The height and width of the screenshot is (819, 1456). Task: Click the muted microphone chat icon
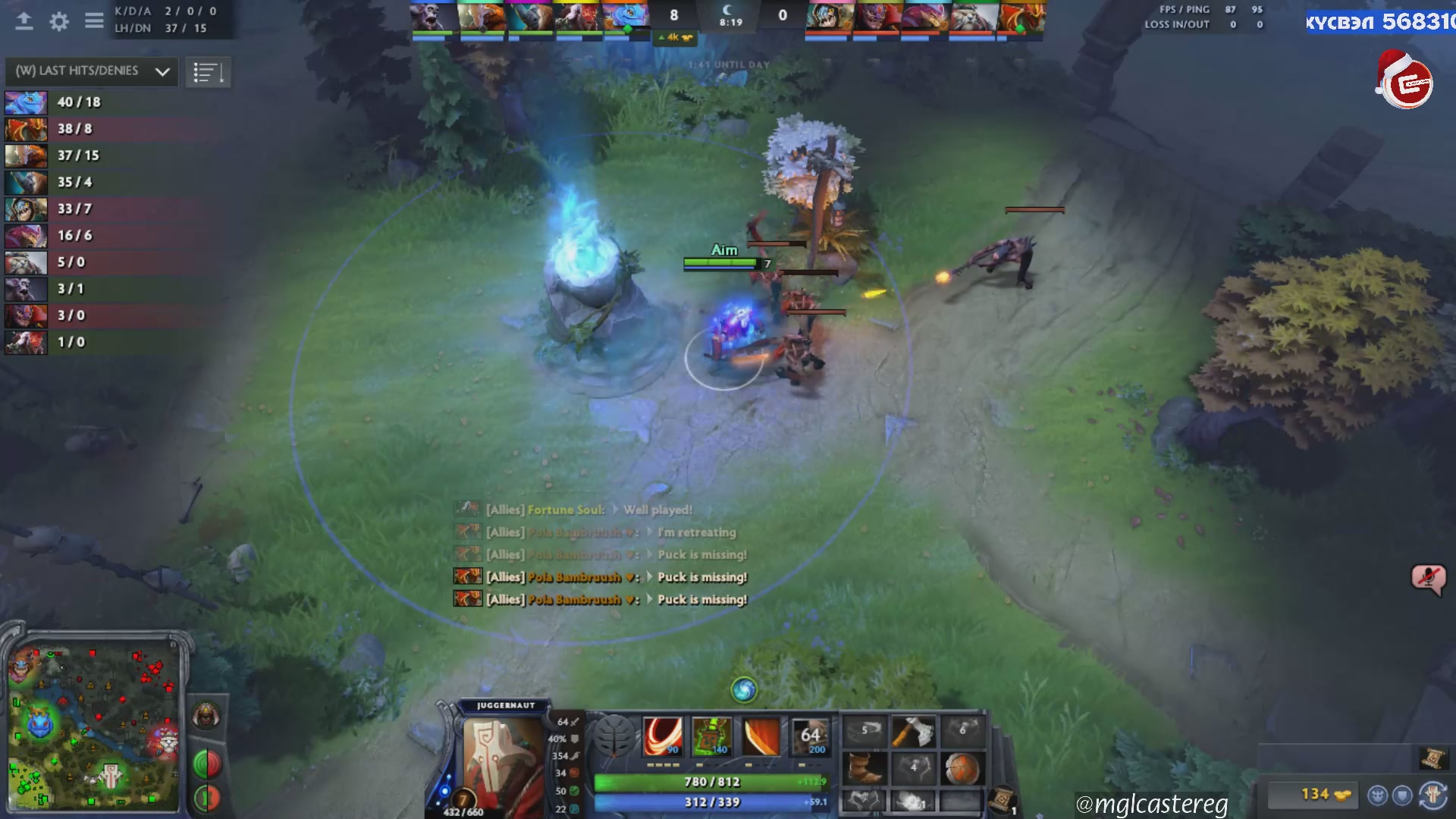(1428, 580)
